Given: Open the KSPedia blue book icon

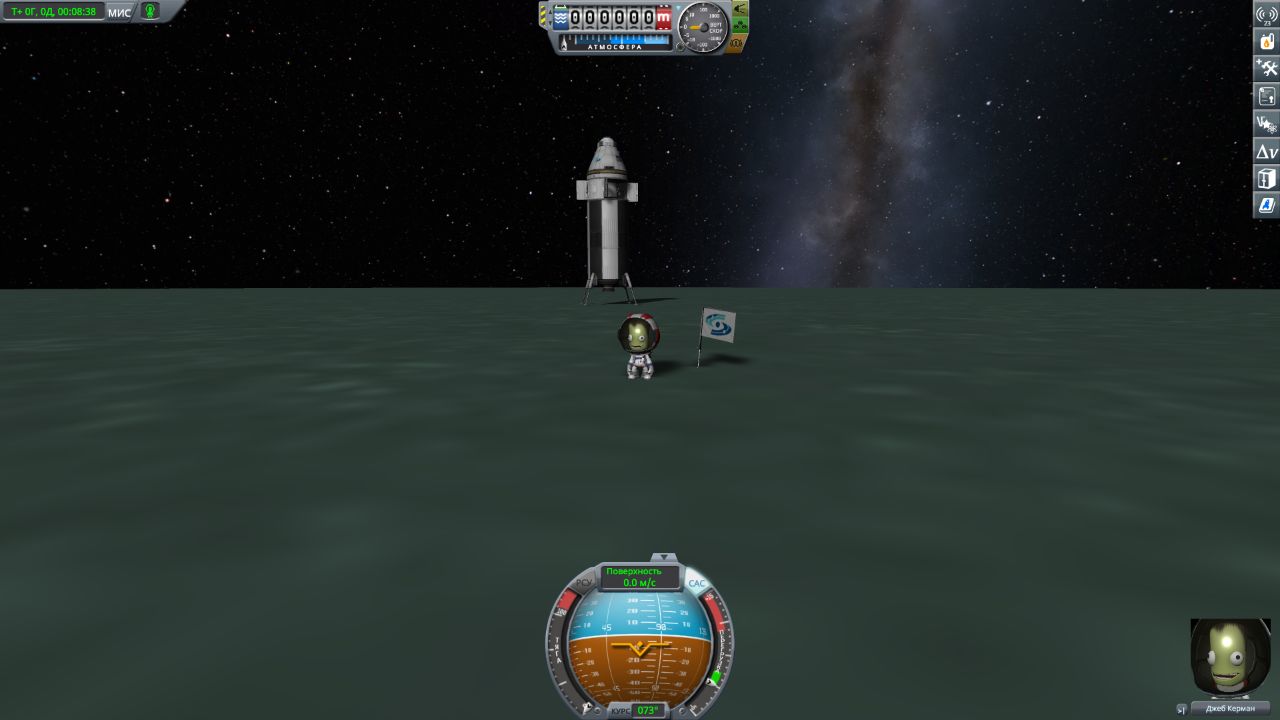Looking at the screenshot, I should (x=1267, y=205).
